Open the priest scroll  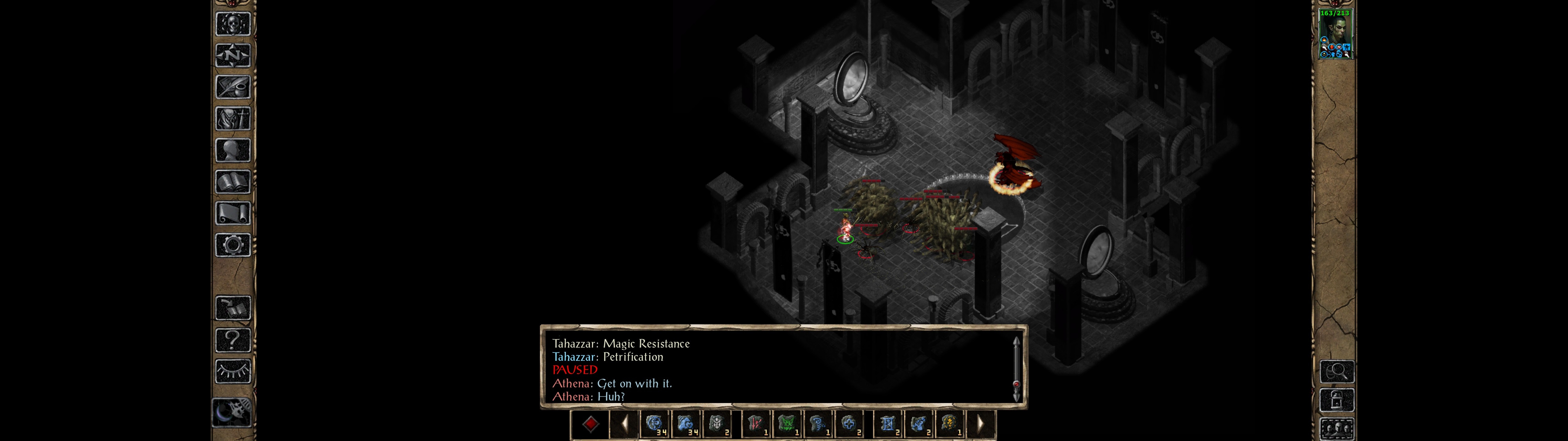point(232,213)
